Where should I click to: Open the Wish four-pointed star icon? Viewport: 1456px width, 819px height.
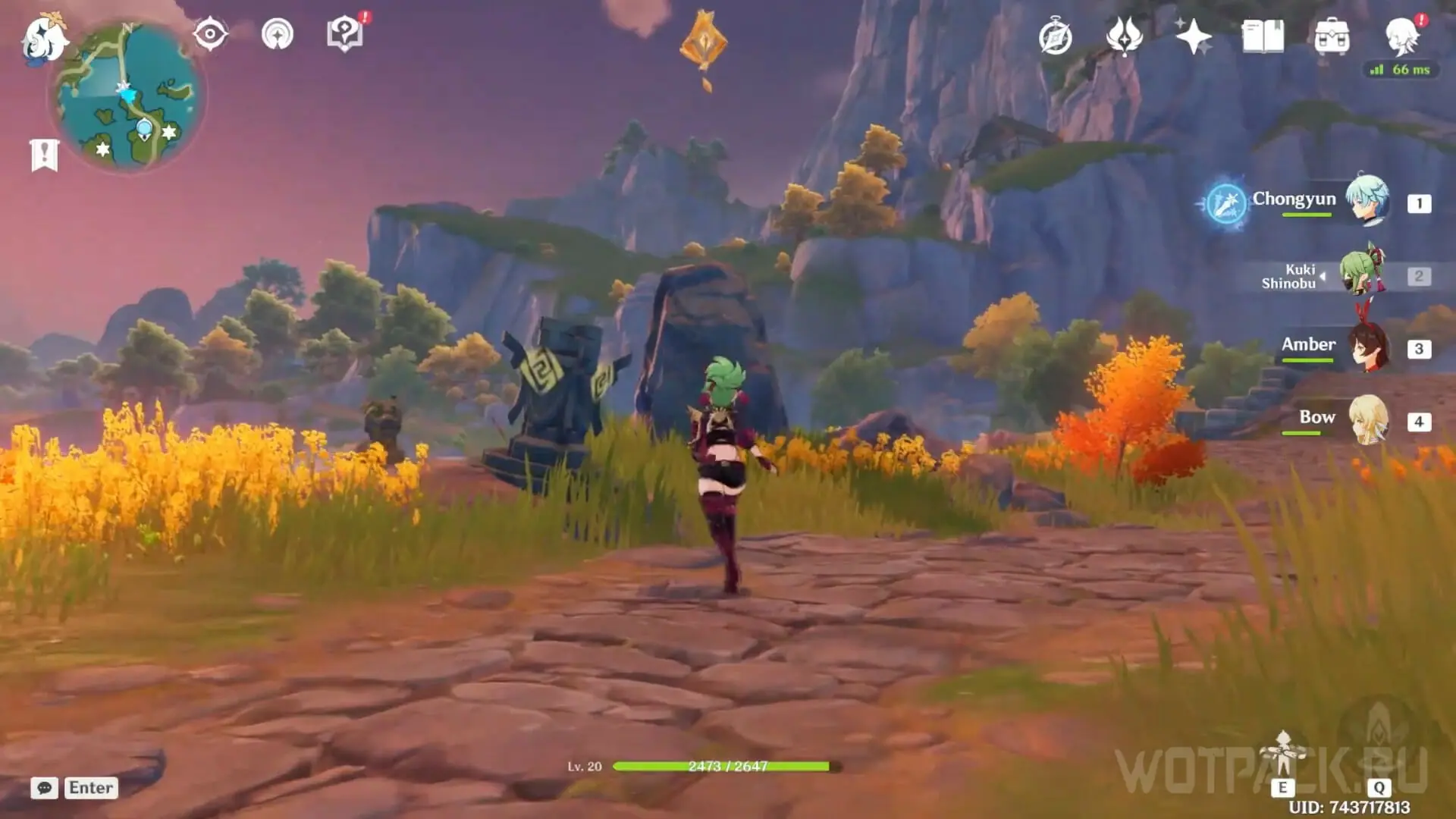click(1192, 36)
